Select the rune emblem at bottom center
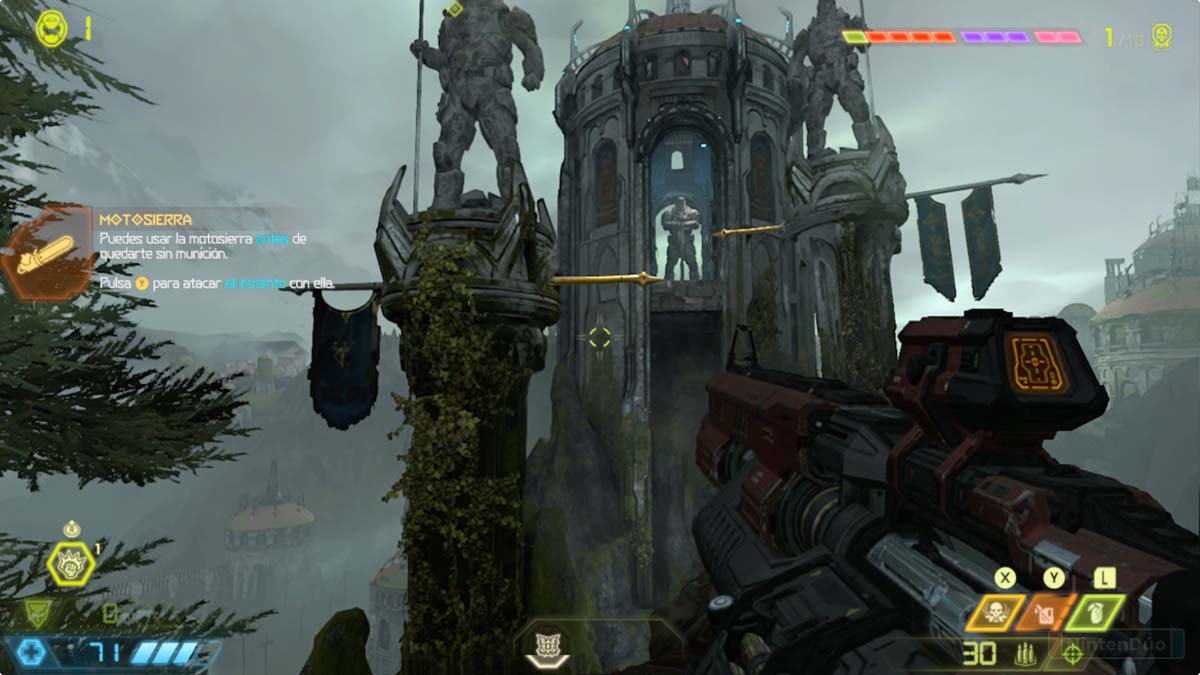The image size is (1200, 675). click(x=547, y=645)
